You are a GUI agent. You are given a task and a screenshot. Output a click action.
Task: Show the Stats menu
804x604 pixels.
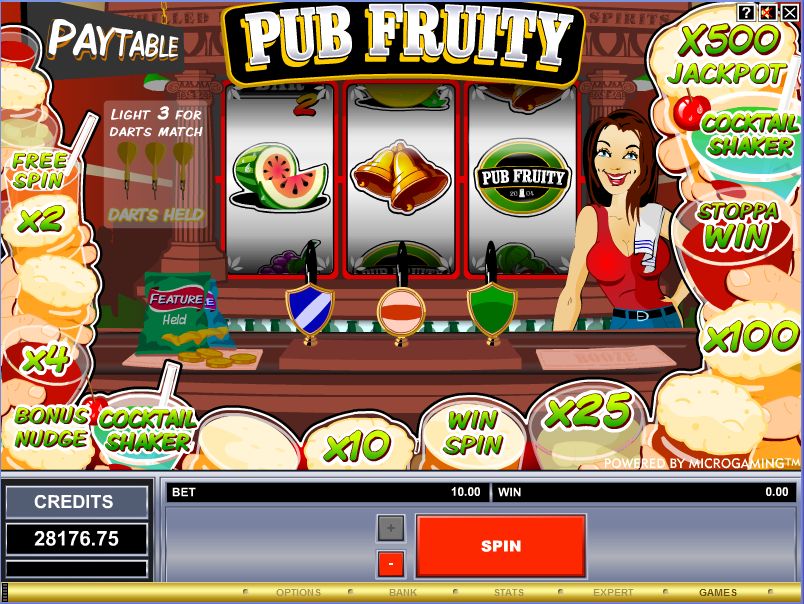click(508, 593)
